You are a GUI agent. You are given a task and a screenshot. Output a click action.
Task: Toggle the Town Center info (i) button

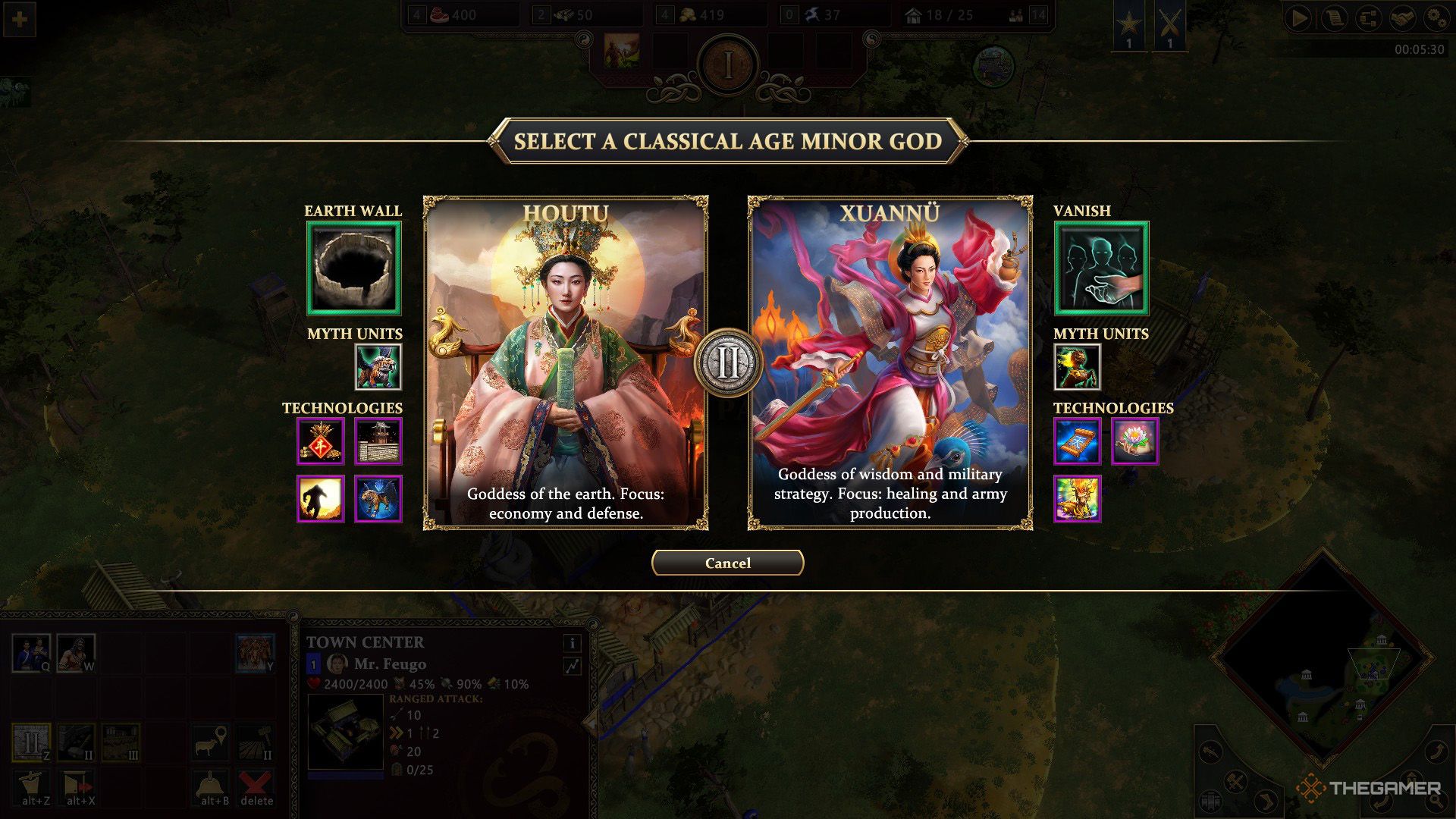pyautogui.click(x=574, y=642)
